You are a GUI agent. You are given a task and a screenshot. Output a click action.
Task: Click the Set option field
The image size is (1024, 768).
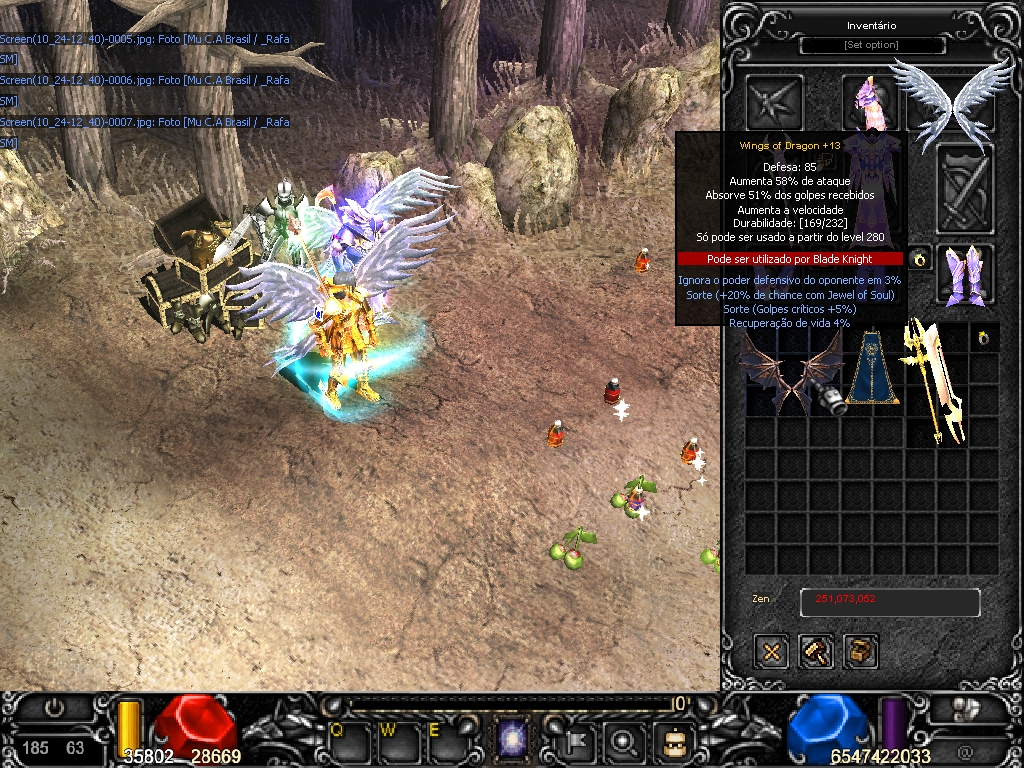click(871, 46)
